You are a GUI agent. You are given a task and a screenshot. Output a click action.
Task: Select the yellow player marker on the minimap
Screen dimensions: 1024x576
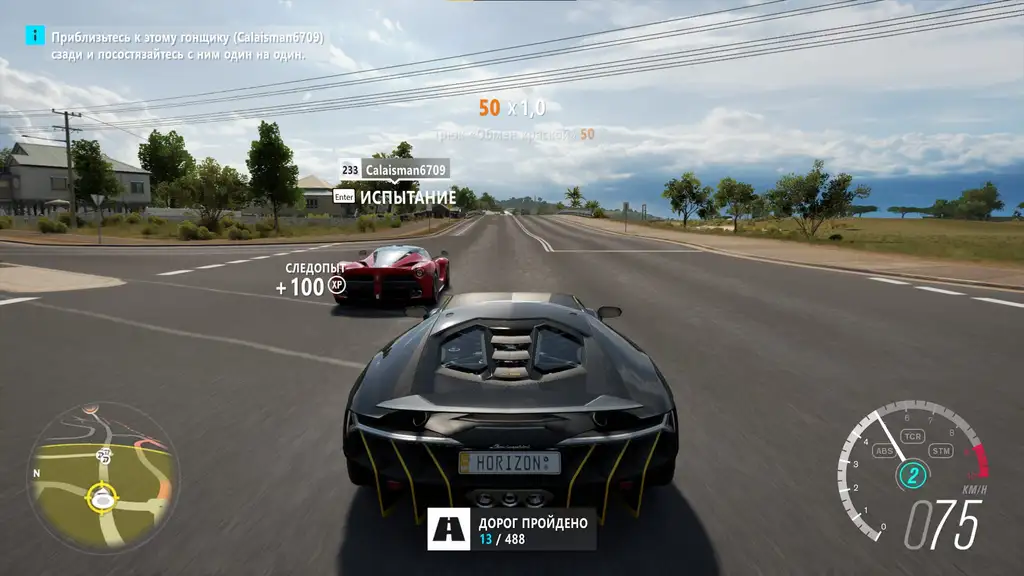(x=102, y=494)
